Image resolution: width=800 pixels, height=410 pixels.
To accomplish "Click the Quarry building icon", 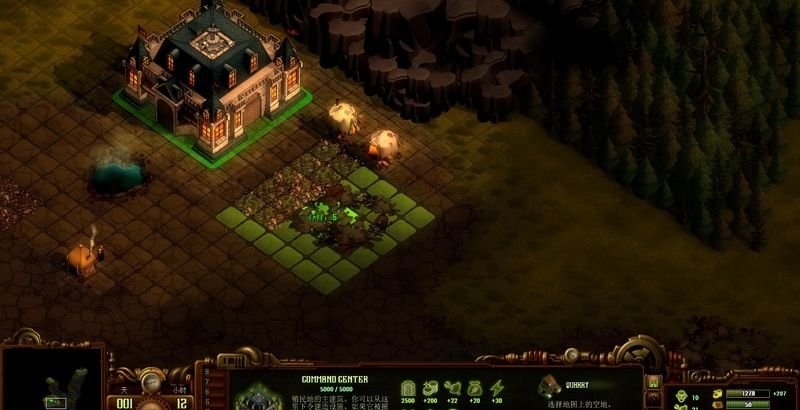I will (549, 386).
